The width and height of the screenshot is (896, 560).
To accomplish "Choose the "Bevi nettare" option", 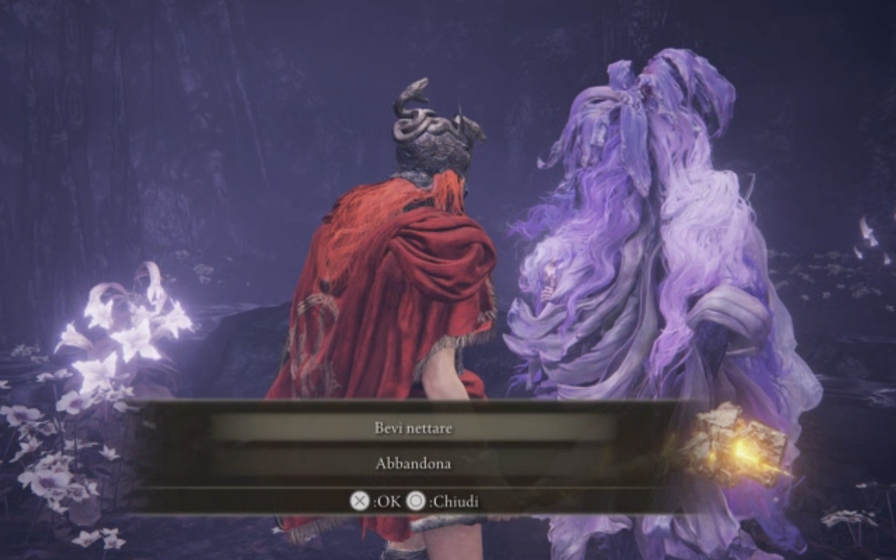I will 413,427.
